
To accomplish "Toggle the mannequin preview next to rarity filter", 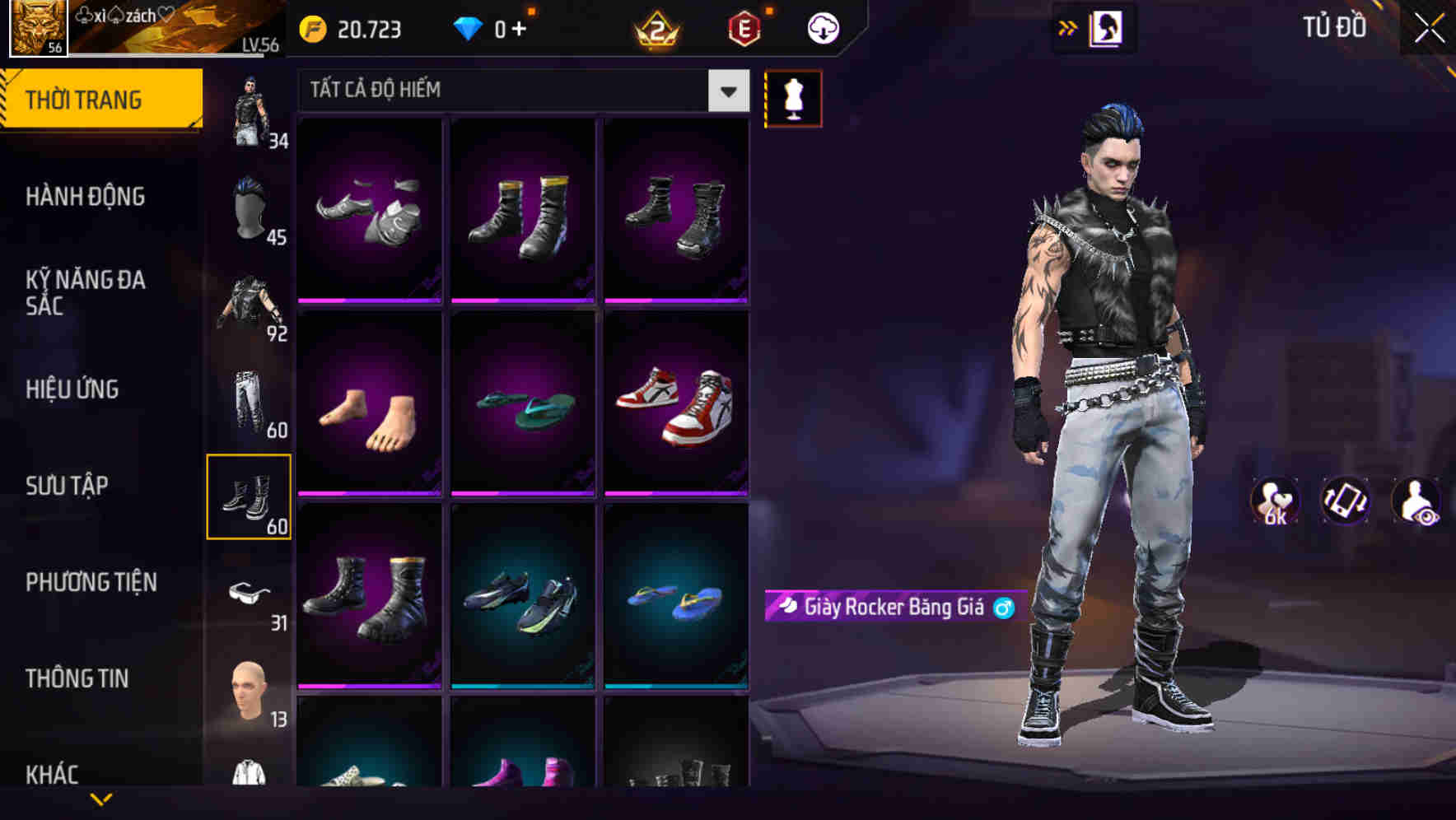I will [x=793, y=97].
